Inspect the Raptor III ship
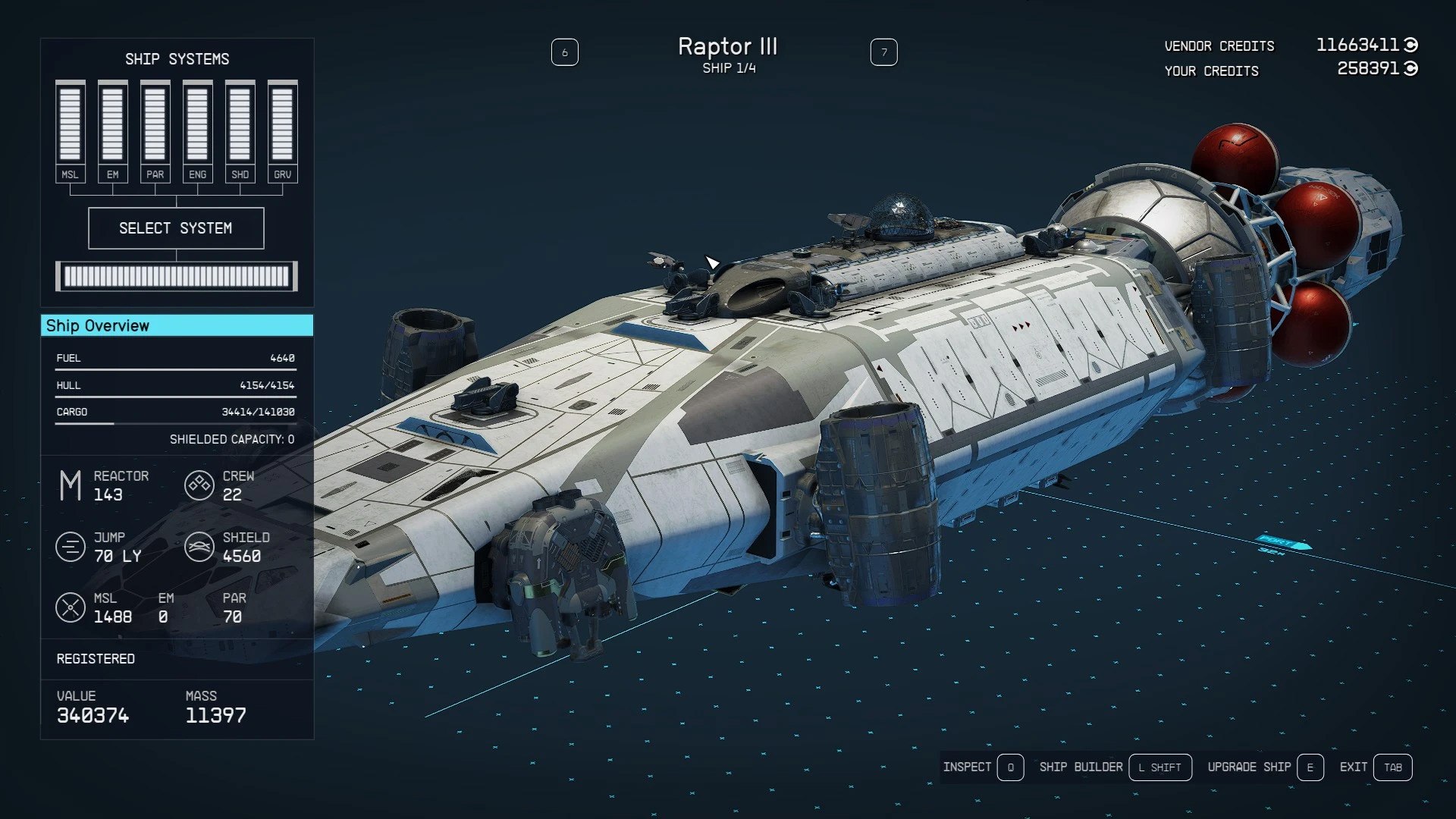The width and height of the screenshot is (1456, 819). point(983,767)
